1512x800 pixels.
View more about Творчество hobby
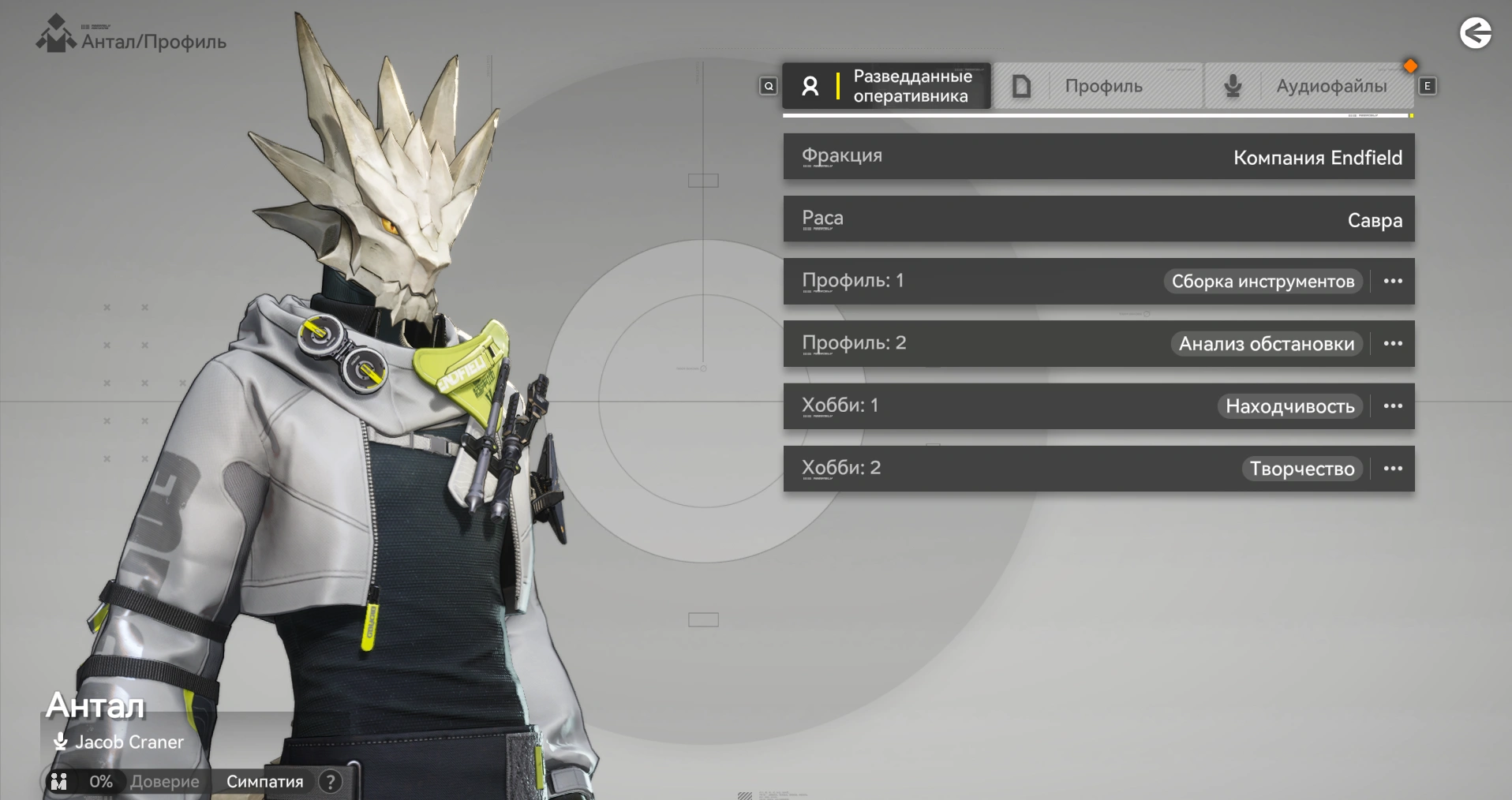coord(1393,469)
